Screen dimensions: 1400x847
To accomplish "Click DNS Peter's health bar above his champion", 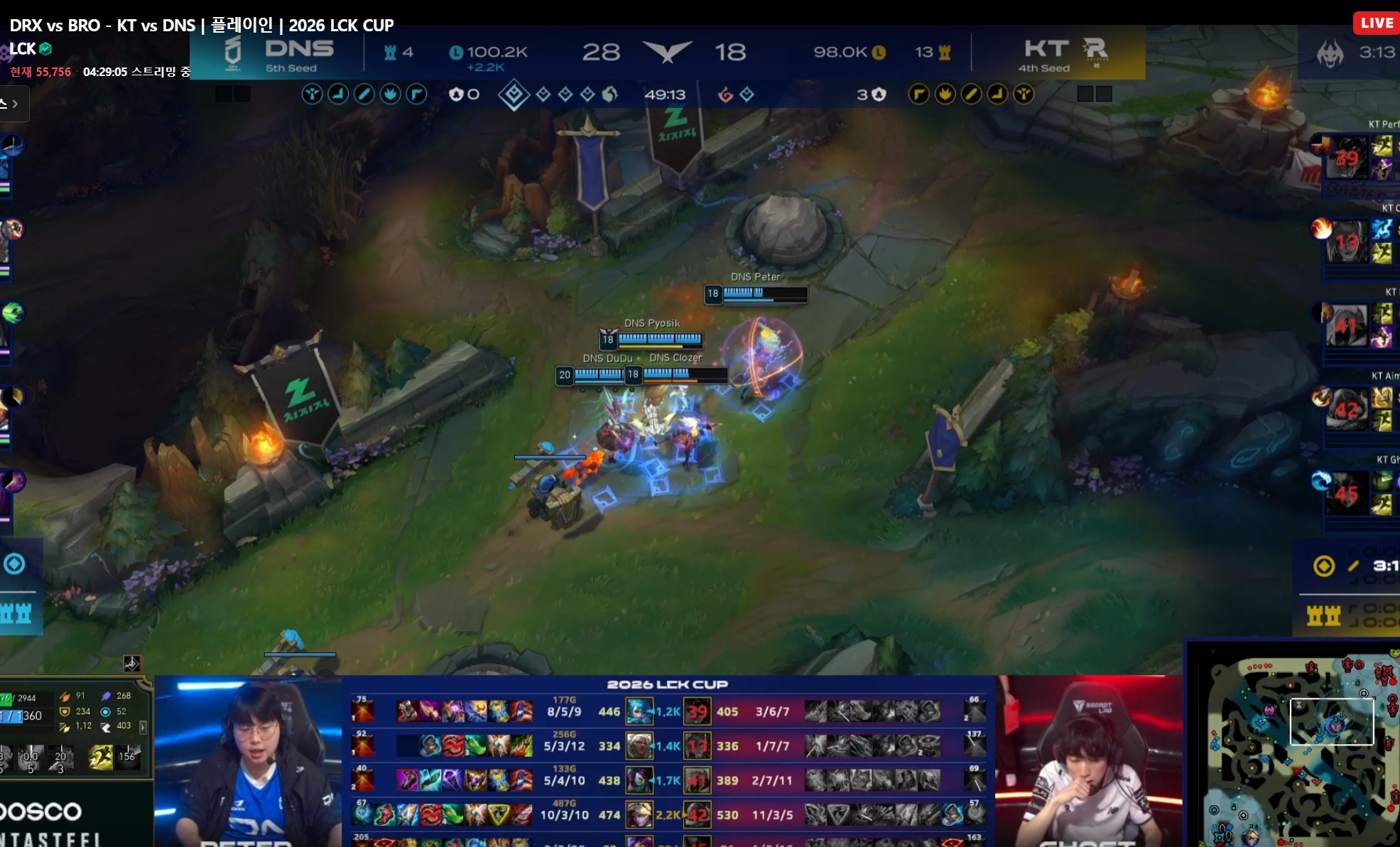I will (764, 295).
